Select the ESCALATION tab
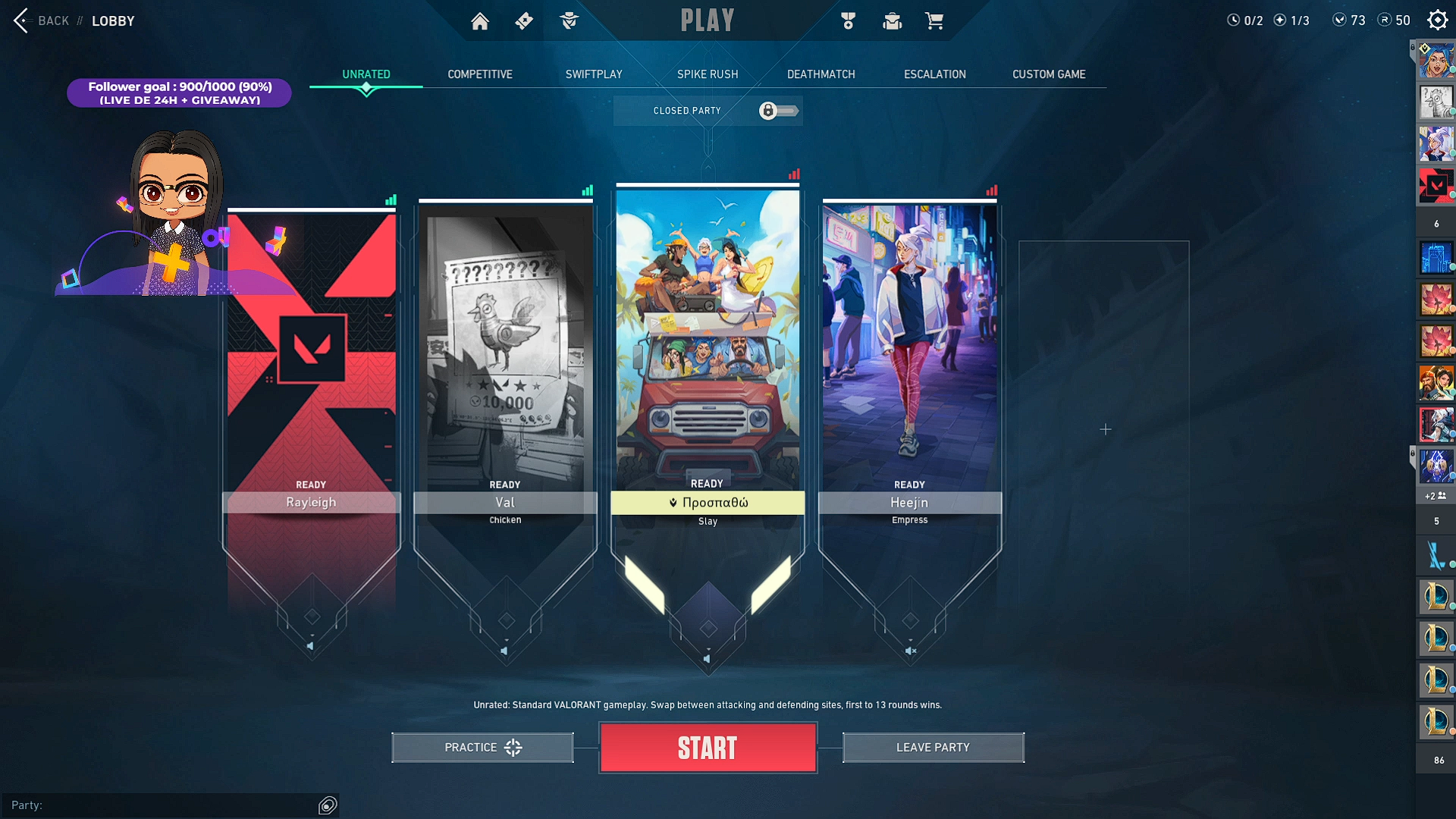The width and height of the screenshot is (1456, 819). [x=935, y=74]
